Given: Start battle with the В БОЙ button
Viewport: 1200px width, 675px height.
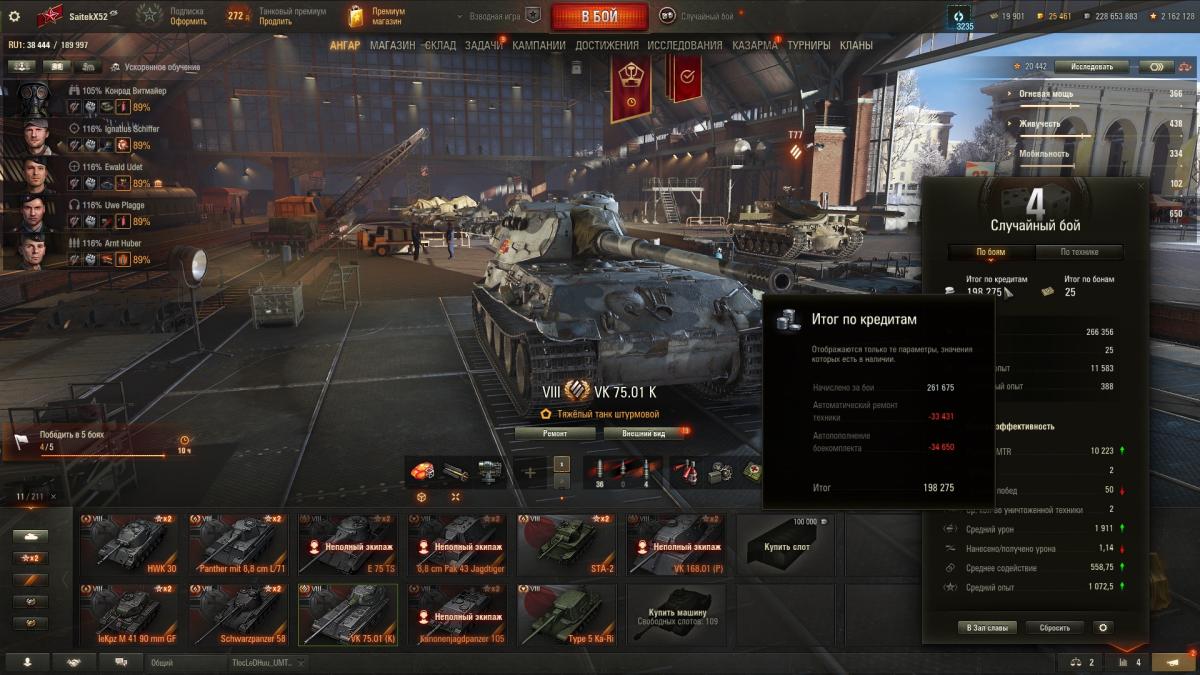Looking at the screenshot, I should point(599,16).
